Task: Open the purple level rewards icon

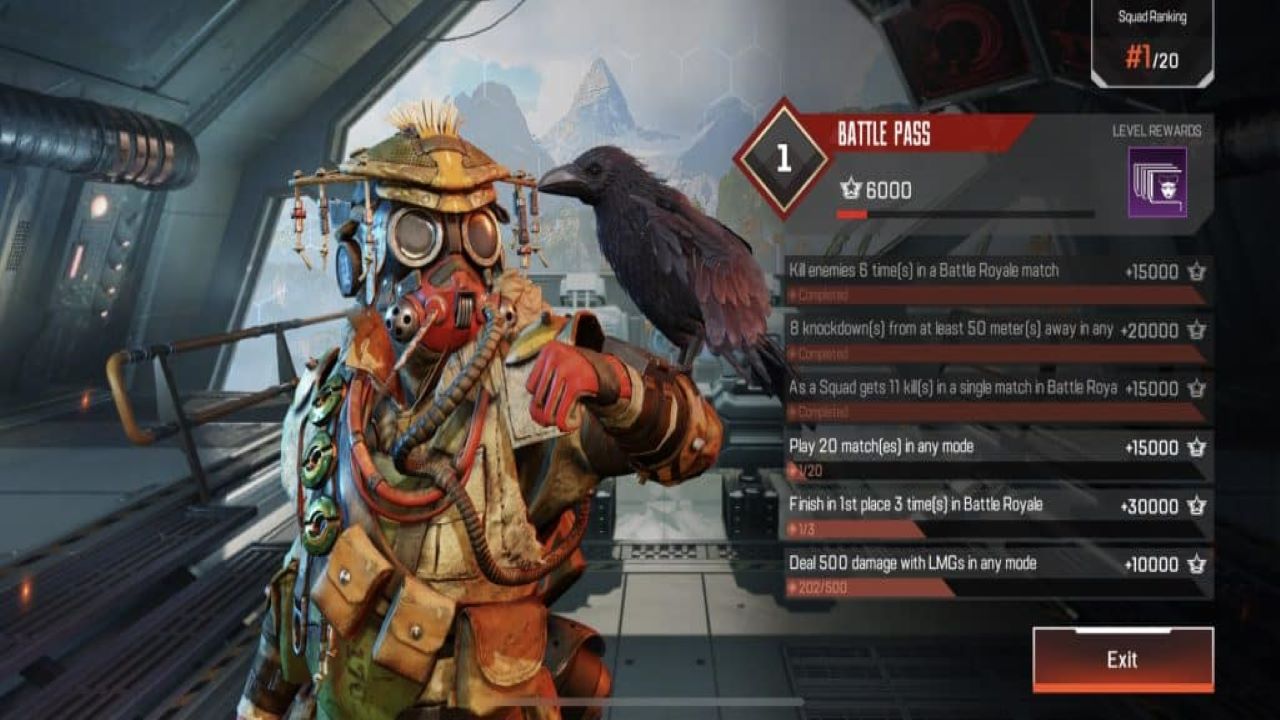Action: tap(1157, 182)
